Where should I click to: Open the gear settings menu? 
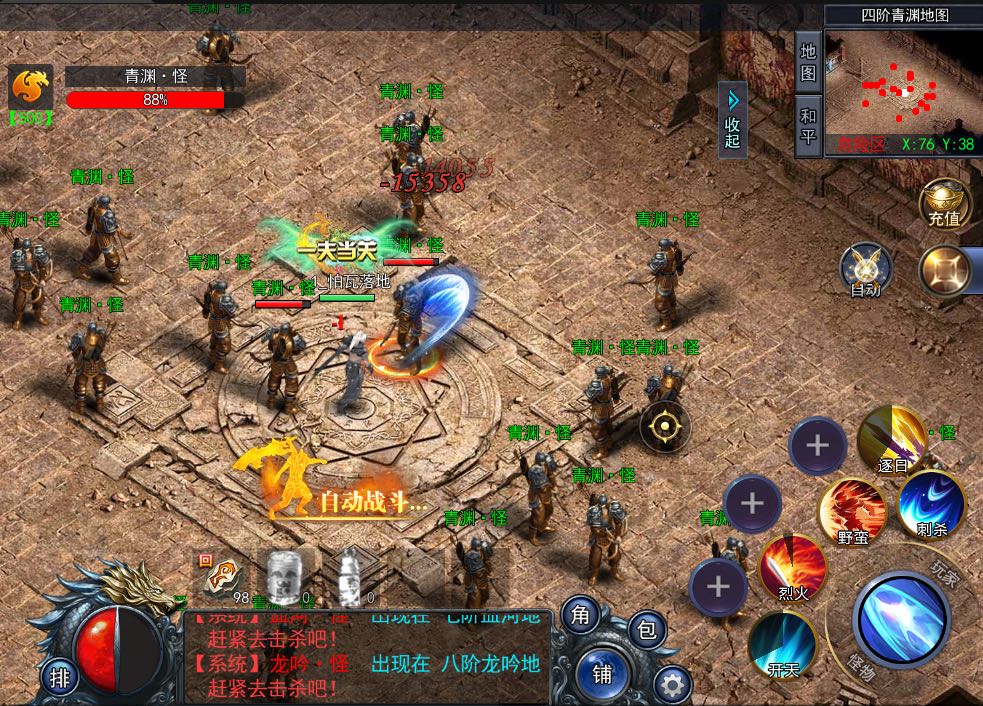click(x=672, y=685)
